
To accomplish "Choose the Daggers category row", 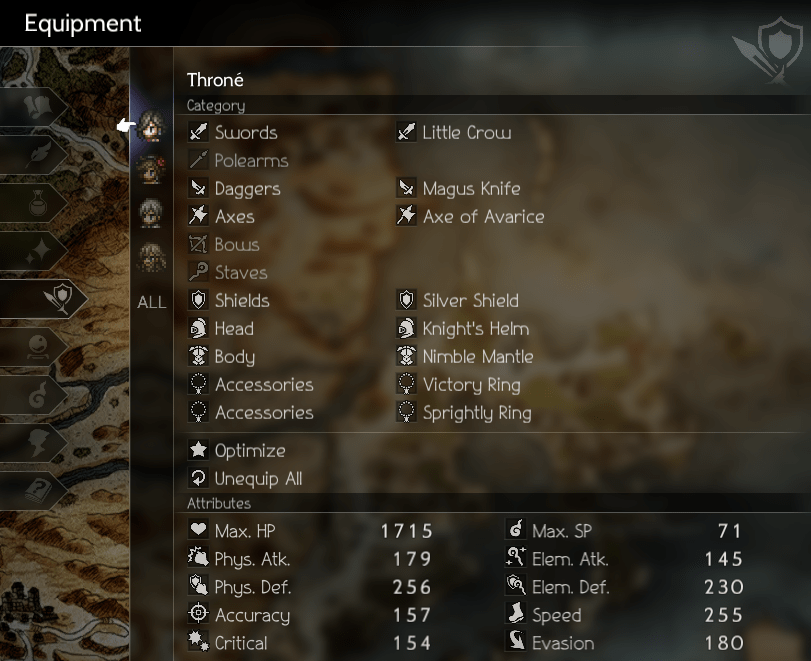I will [247, 189].
